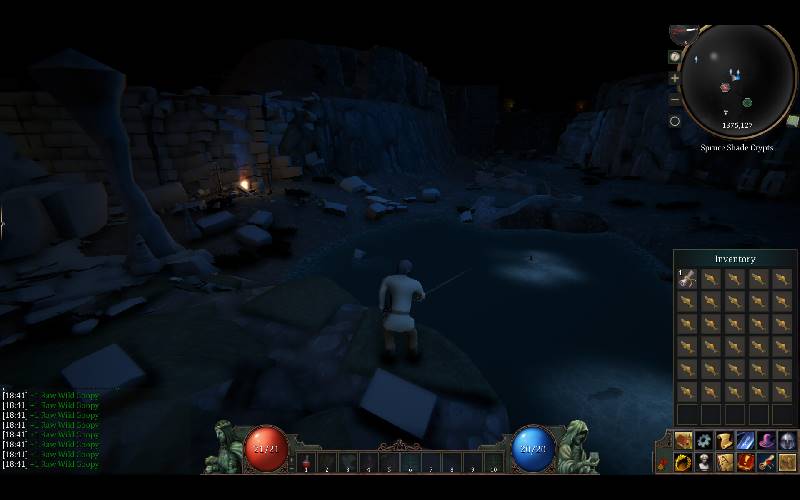Viewport: 800px width, 500px height.
Task: Click the circle button below minimap zoom
Action: [675, 121]
